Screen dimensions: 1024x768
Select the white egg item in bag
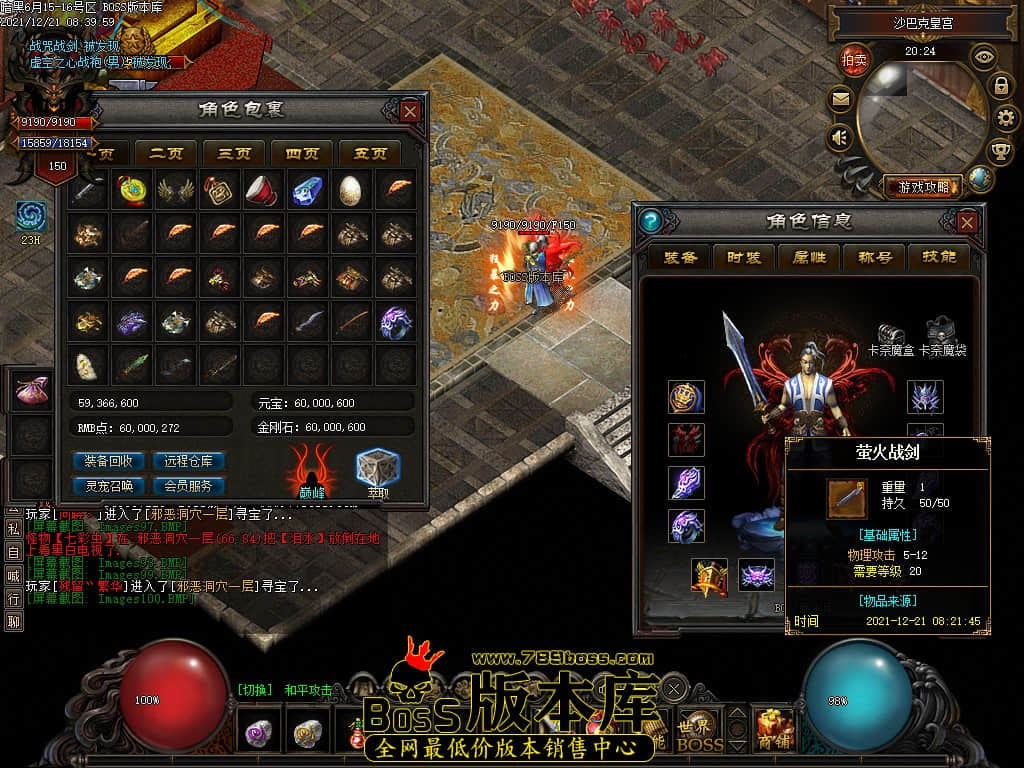tap(351, 189)
